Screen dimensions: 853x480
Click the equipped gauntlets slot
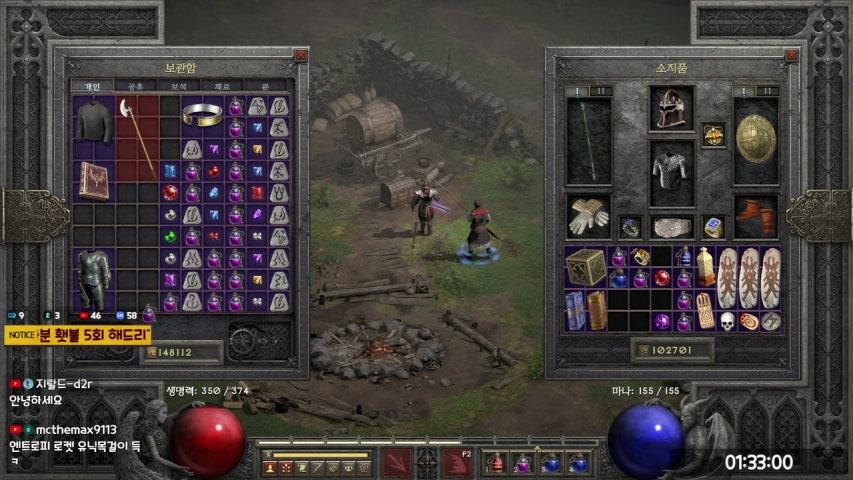587,215
